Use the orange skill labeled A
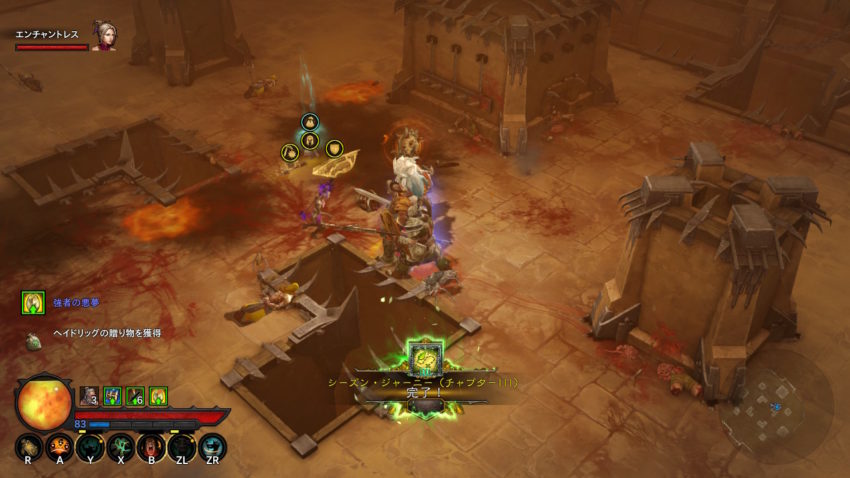Viewport: 850px width, 478px height. click(x=59, y=447)
